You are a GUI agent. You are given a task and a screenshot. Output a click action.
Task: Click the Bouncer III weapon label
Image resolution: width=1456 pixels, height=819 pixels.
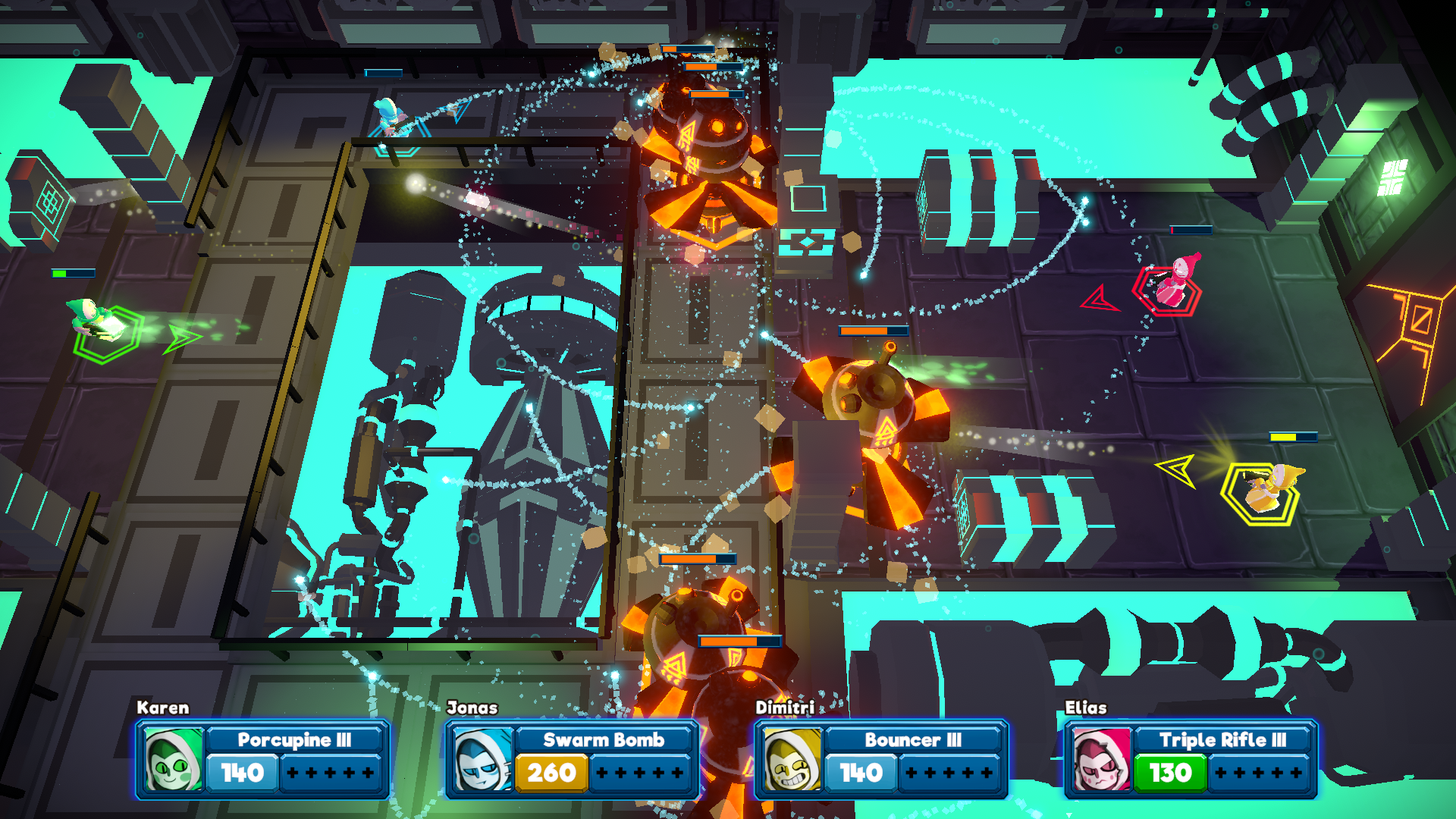click(912, 740)
